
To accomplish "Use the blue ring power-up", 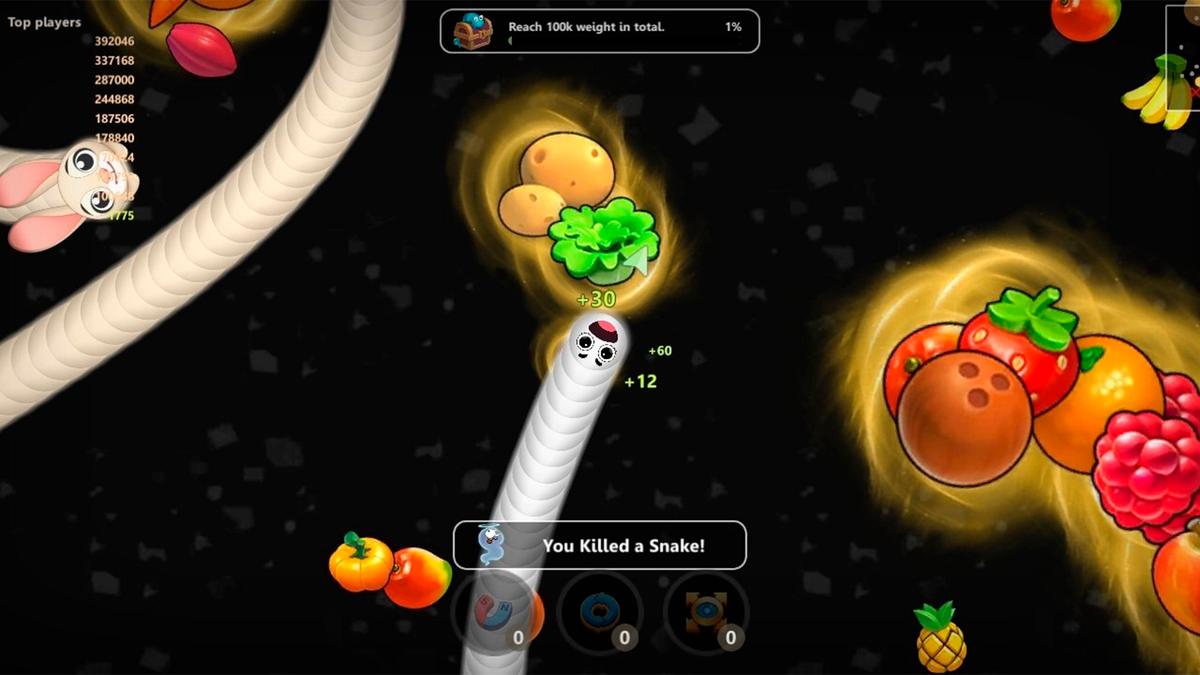I will (599, 613).
